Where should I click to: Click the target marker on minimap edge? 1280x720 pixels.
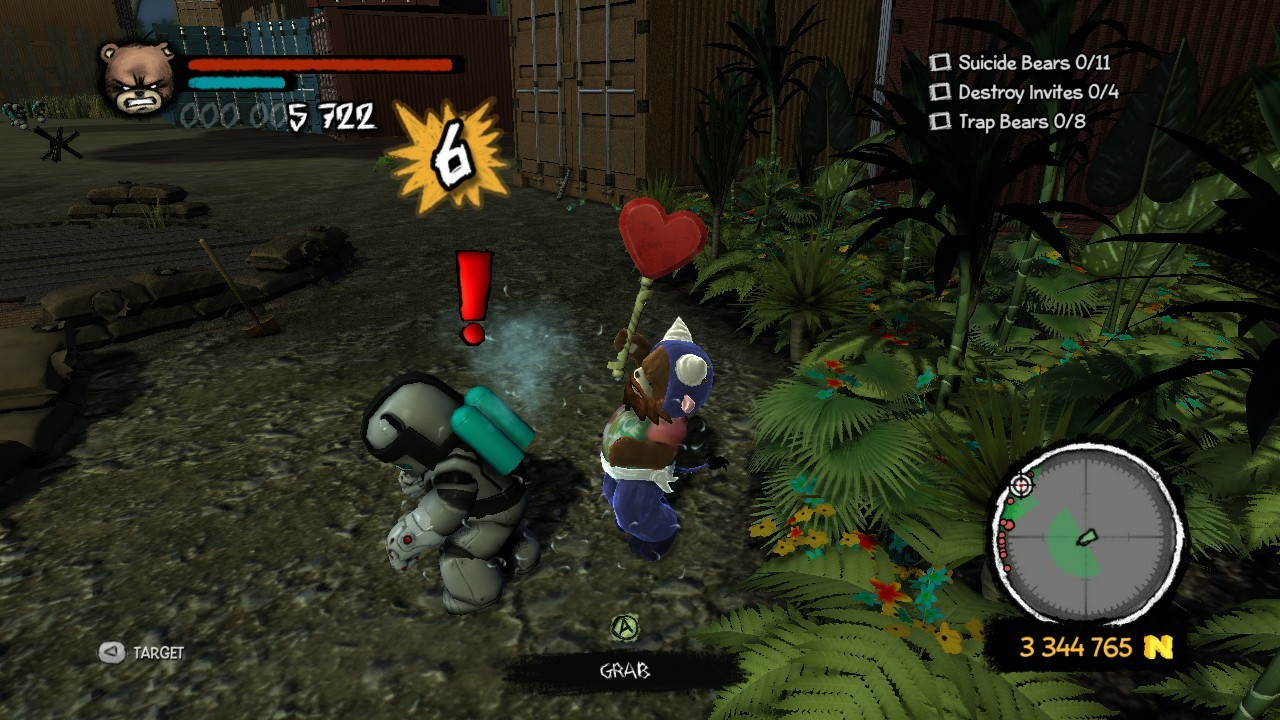click(x=1020, y=485)
